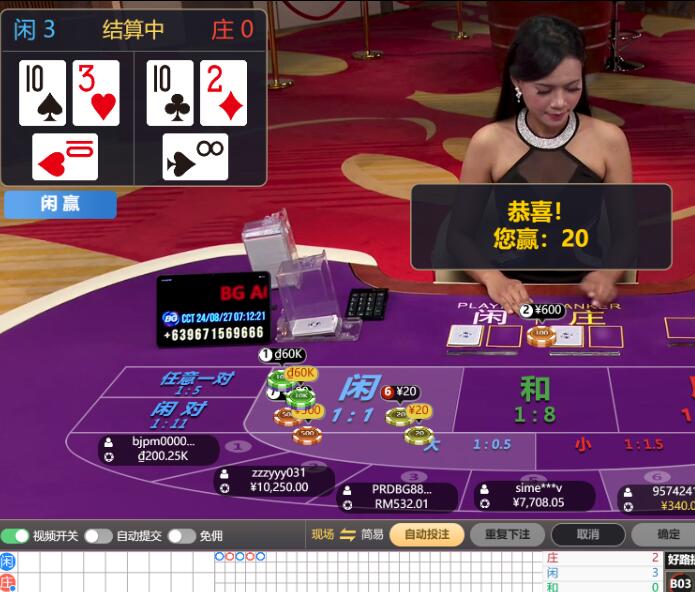Select player seat zzzyyy031
The image size is (695, 592).
coord(274,480)
